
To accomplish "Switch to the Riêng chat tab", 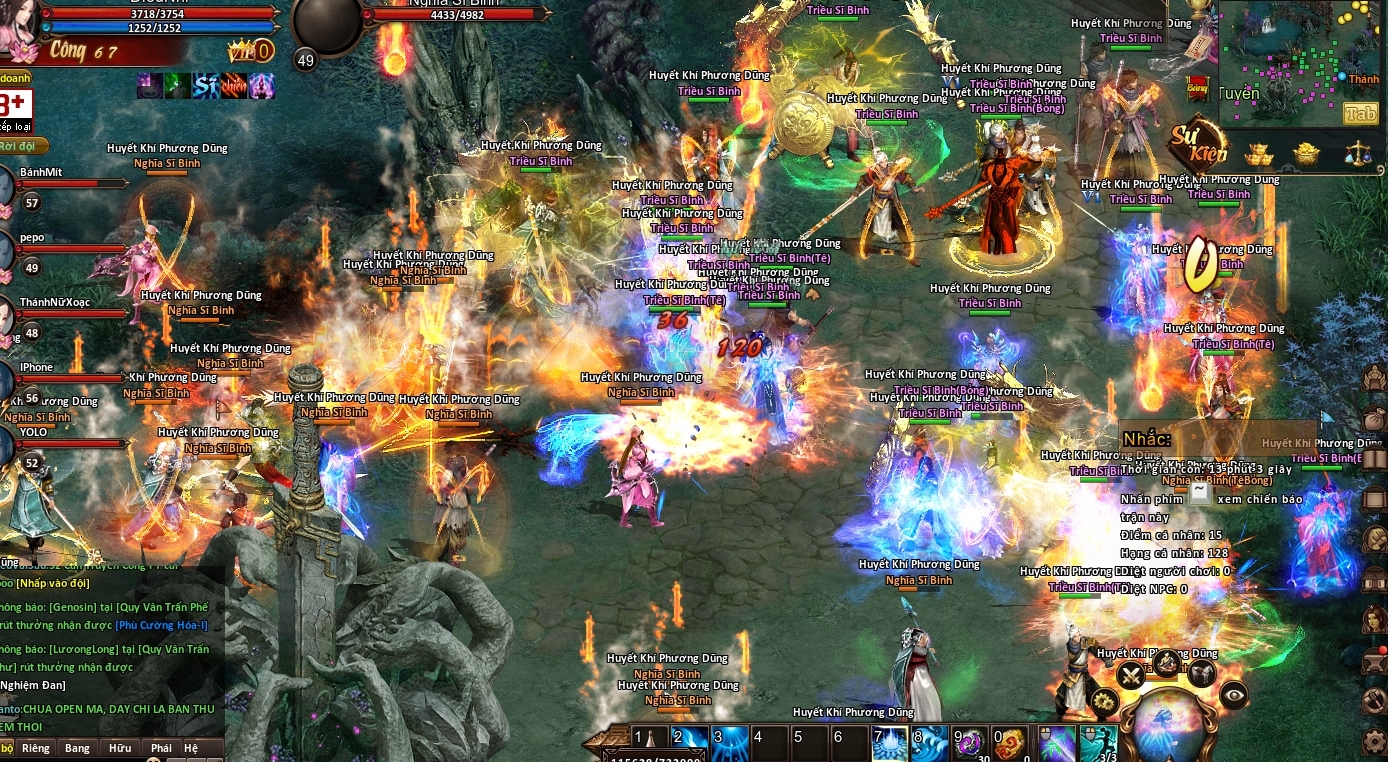I will 36,748.
